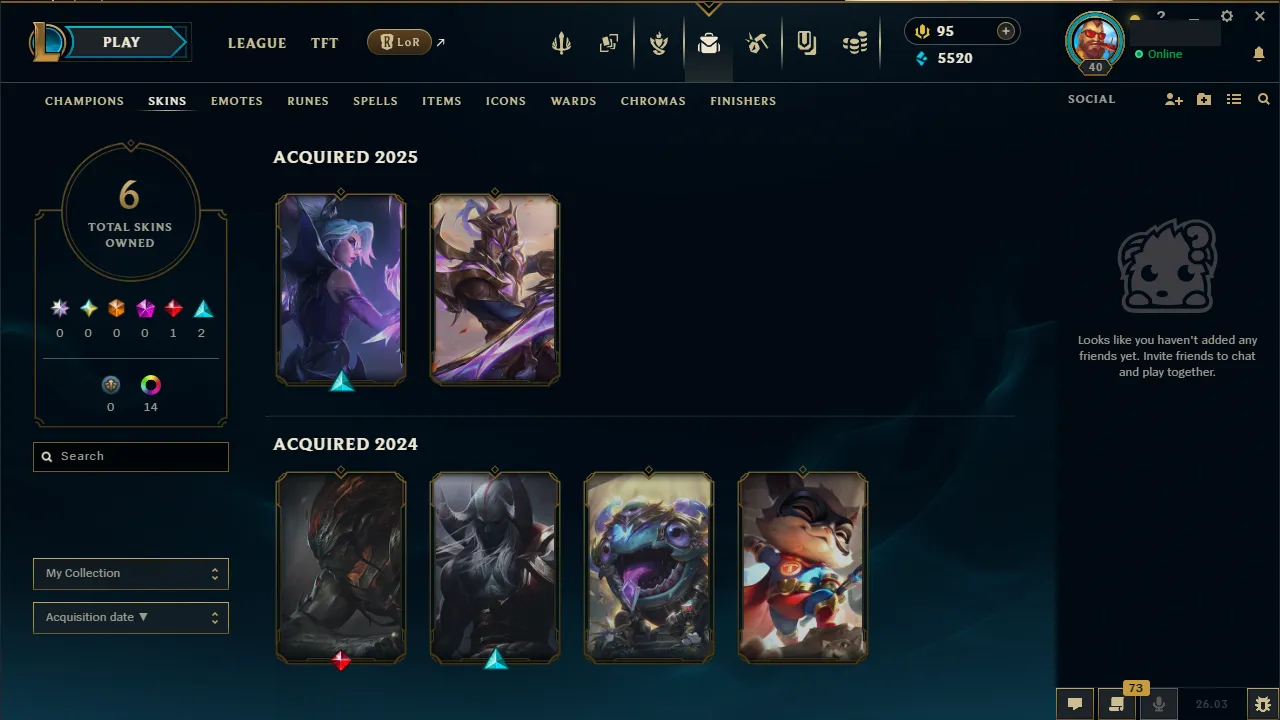Click the Ranked trophy icon

(659, 43)
